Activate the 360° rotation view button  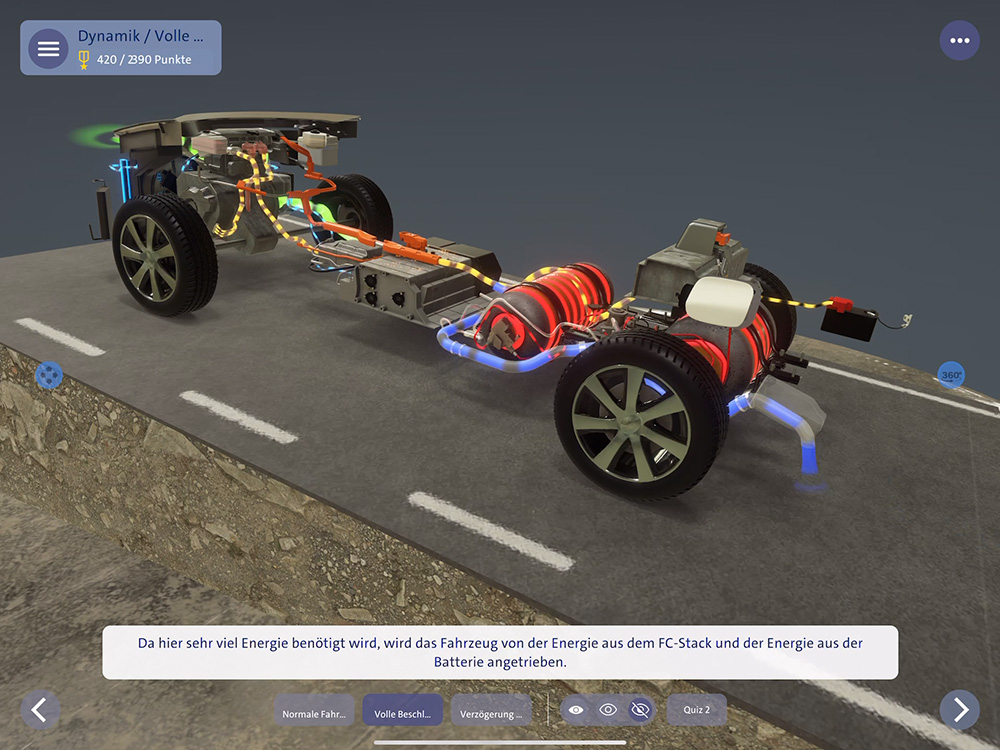(x=951, y=376)
